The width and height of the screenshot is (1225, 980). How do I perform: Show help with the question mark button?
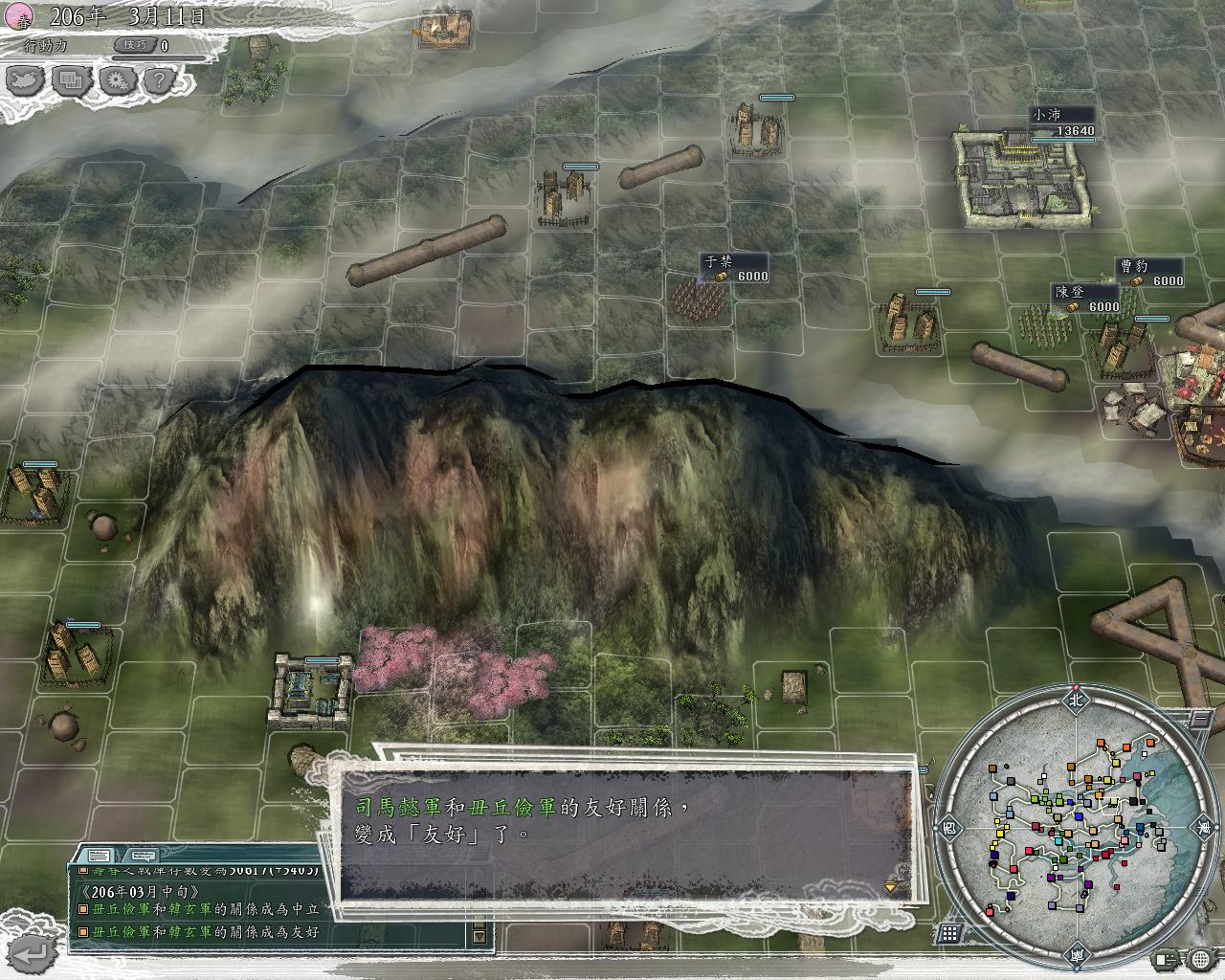tap(159, 81)
